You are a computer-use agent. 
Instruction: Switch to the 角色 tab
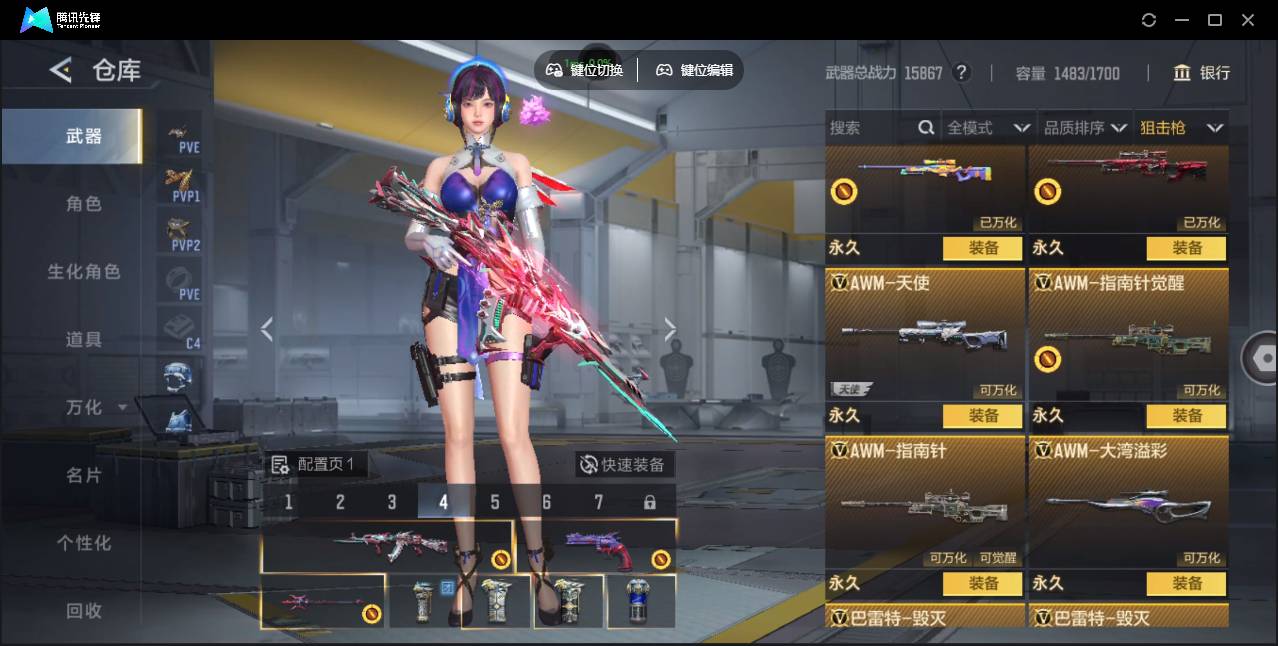[84, 204]
